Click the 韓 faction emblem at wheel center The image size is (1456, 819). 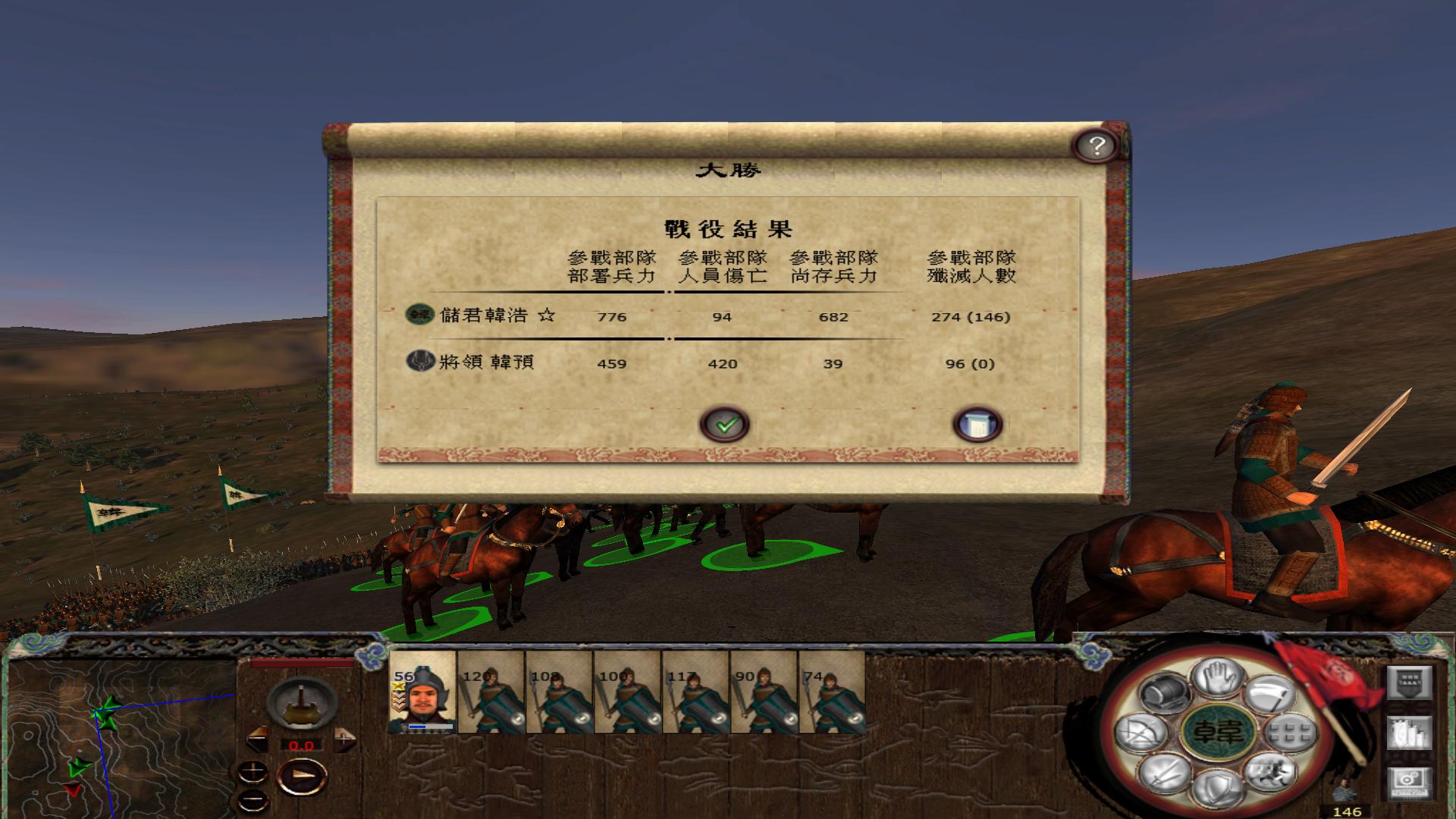point(1219,731)
